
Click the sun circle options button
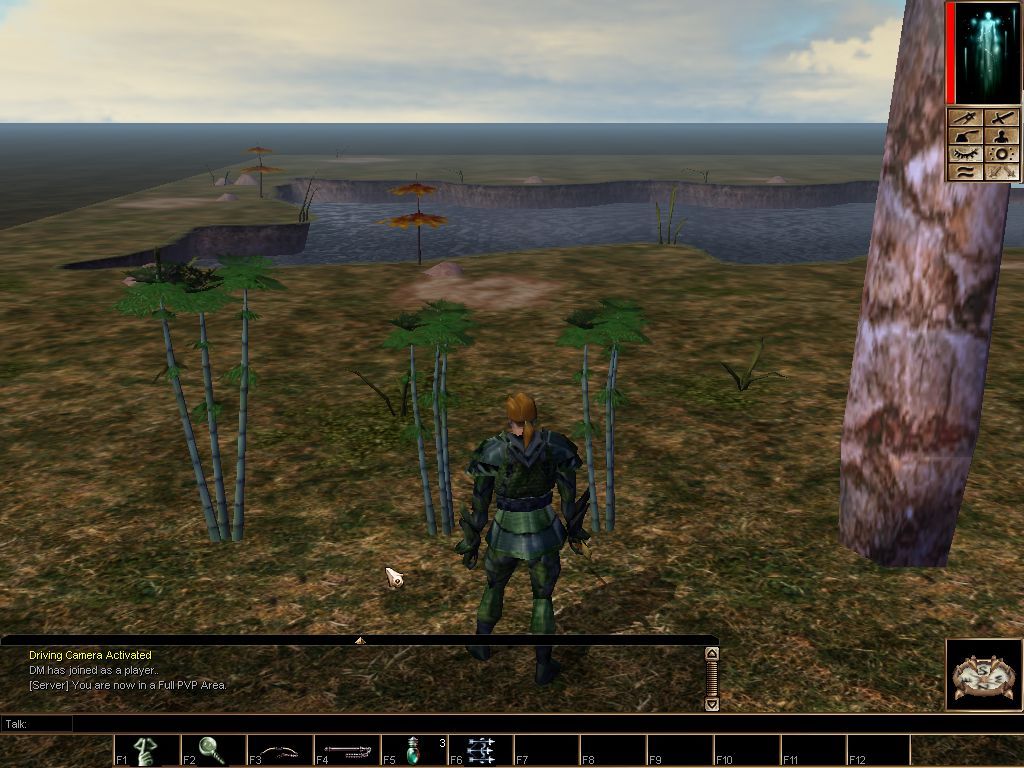tap(1002, 154)
